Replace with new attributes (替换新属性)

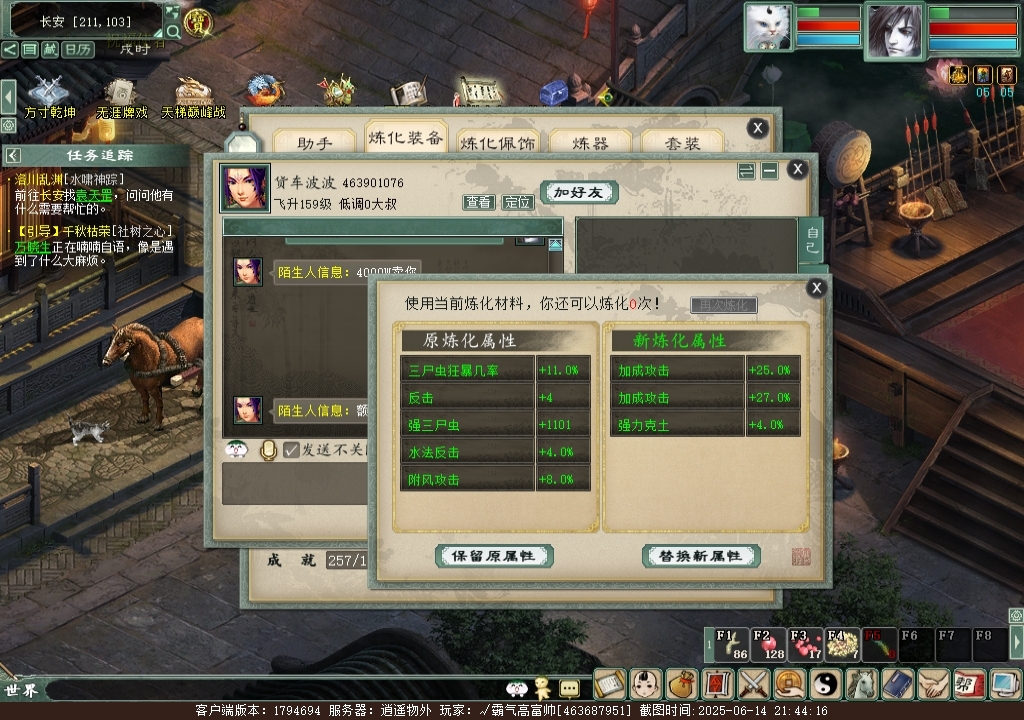[x=701, y=556]
